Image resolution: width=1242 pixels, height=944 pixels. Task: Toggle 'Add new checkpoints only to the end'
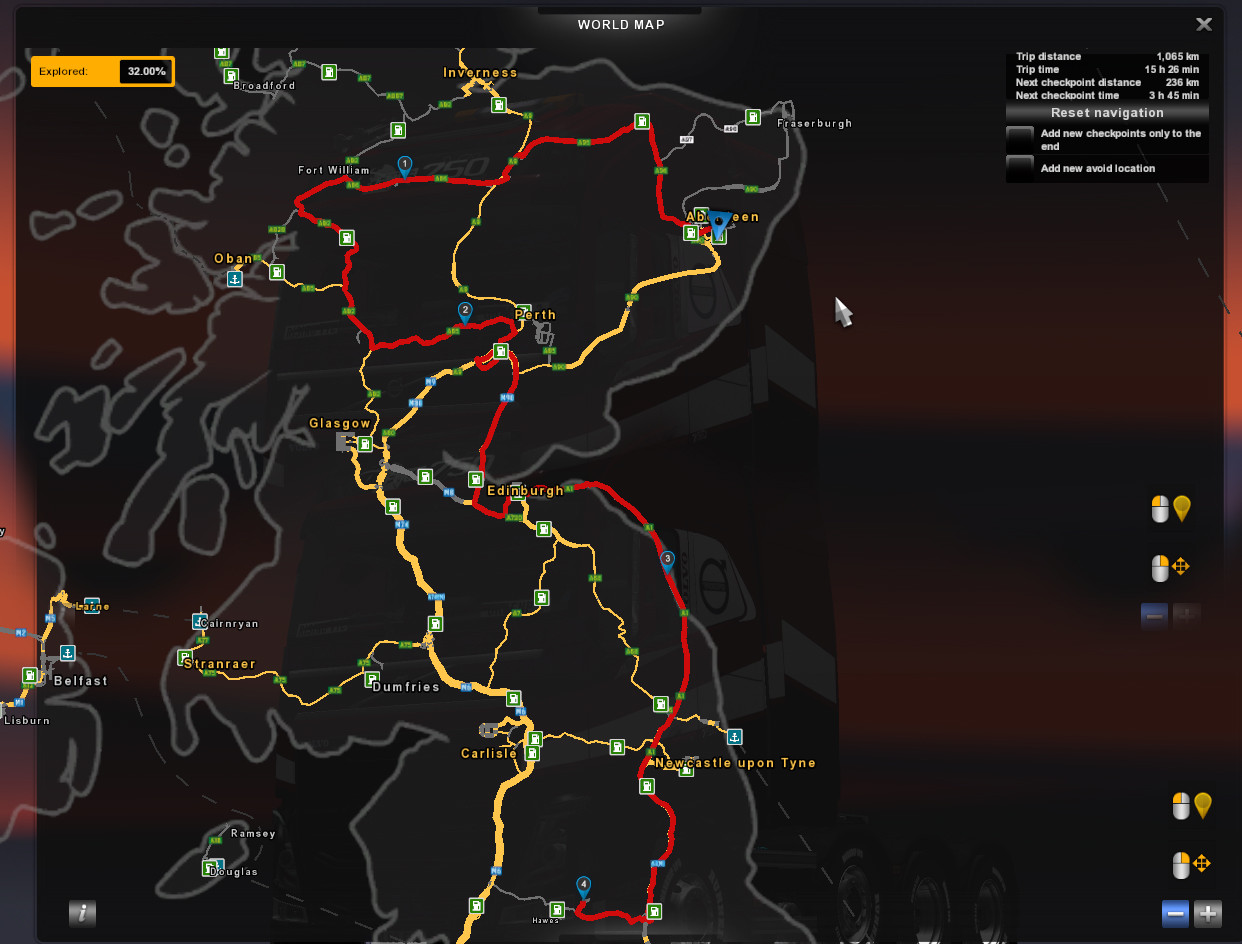(1020, 139)
